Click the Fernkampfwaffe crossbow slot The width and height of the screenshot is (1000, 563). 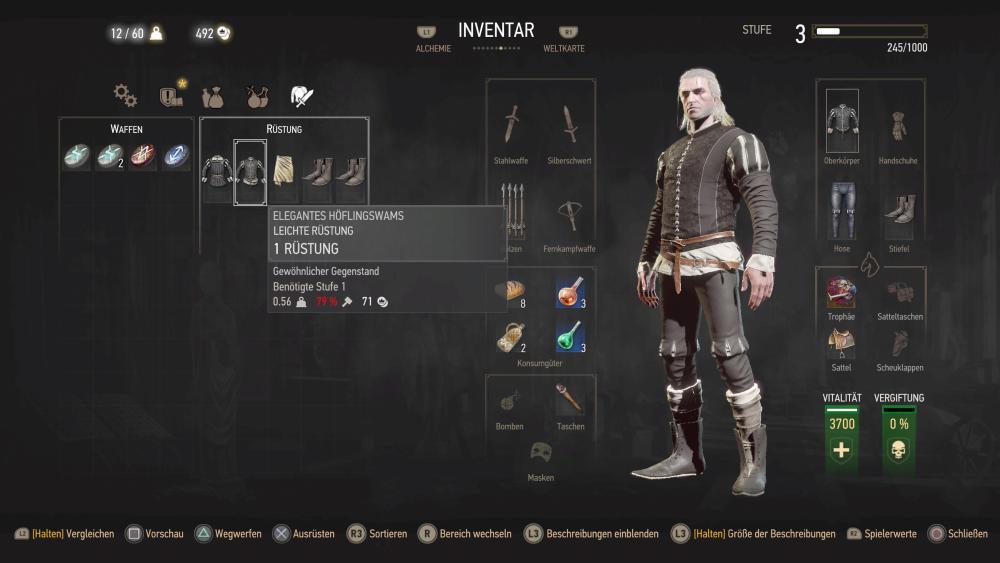(x=571, y=213)
